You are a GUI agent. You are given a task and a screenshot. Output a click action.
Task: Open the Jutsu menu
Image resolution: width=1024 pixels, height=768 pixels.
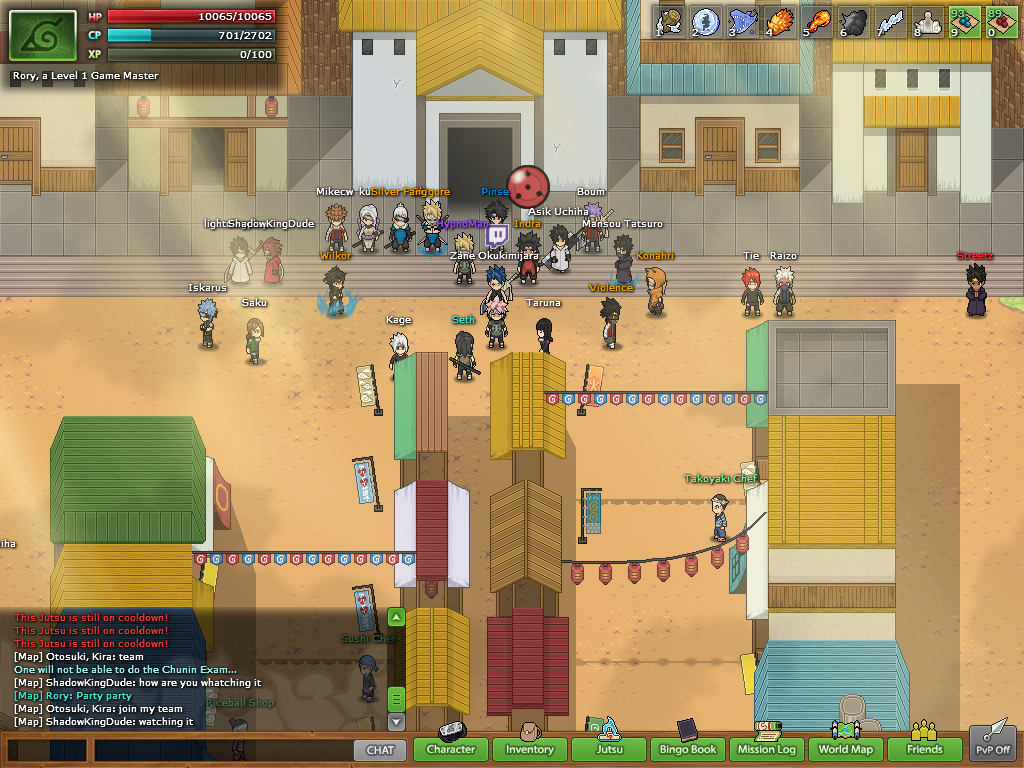(608, 749)
